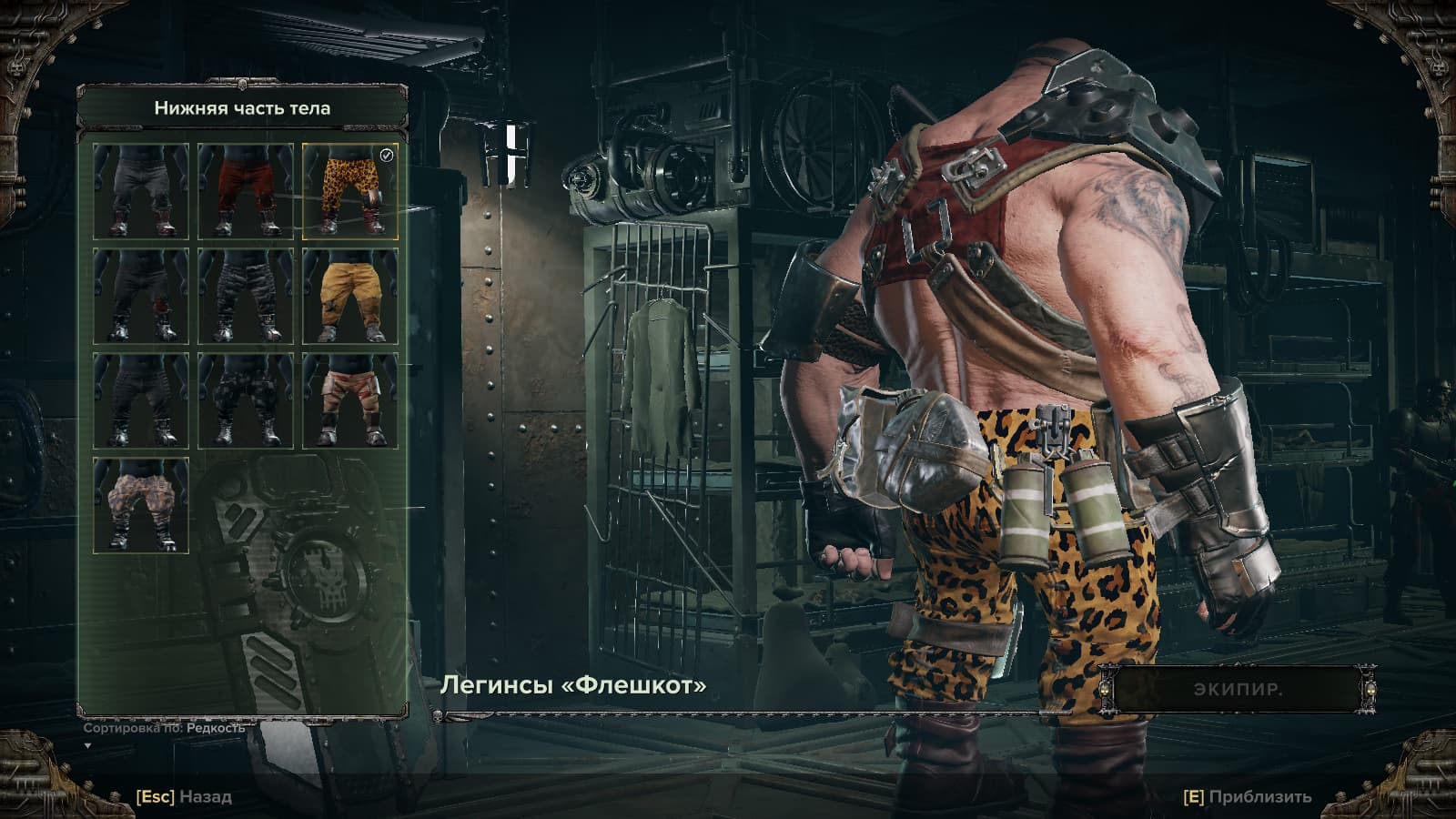Choose the tan pants with red stripes

pyautogui.click(x=350, y=400)
